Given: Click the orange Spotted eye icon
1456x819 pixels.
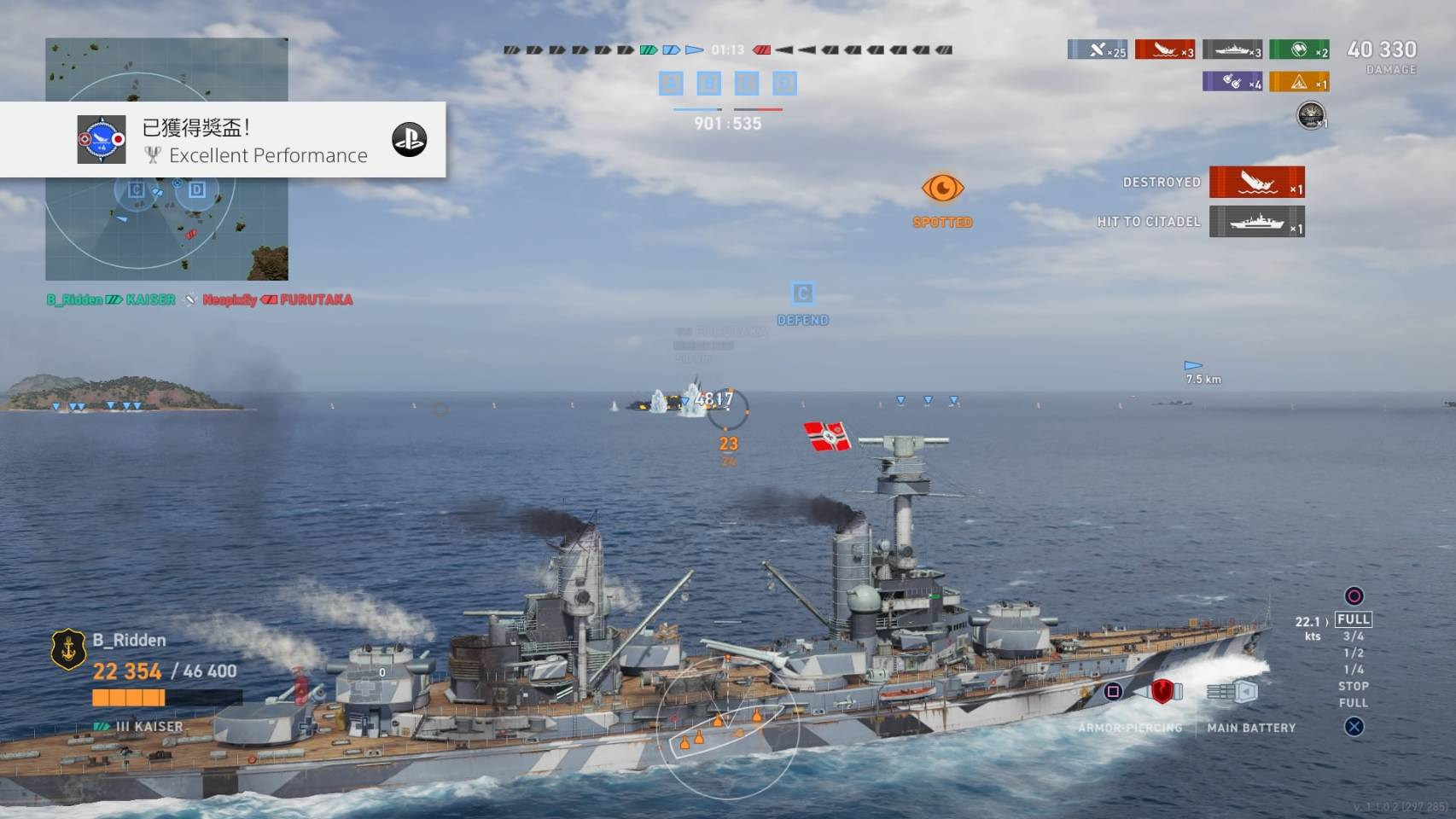Looking at the screenshot, I should (x=942, y=189).
